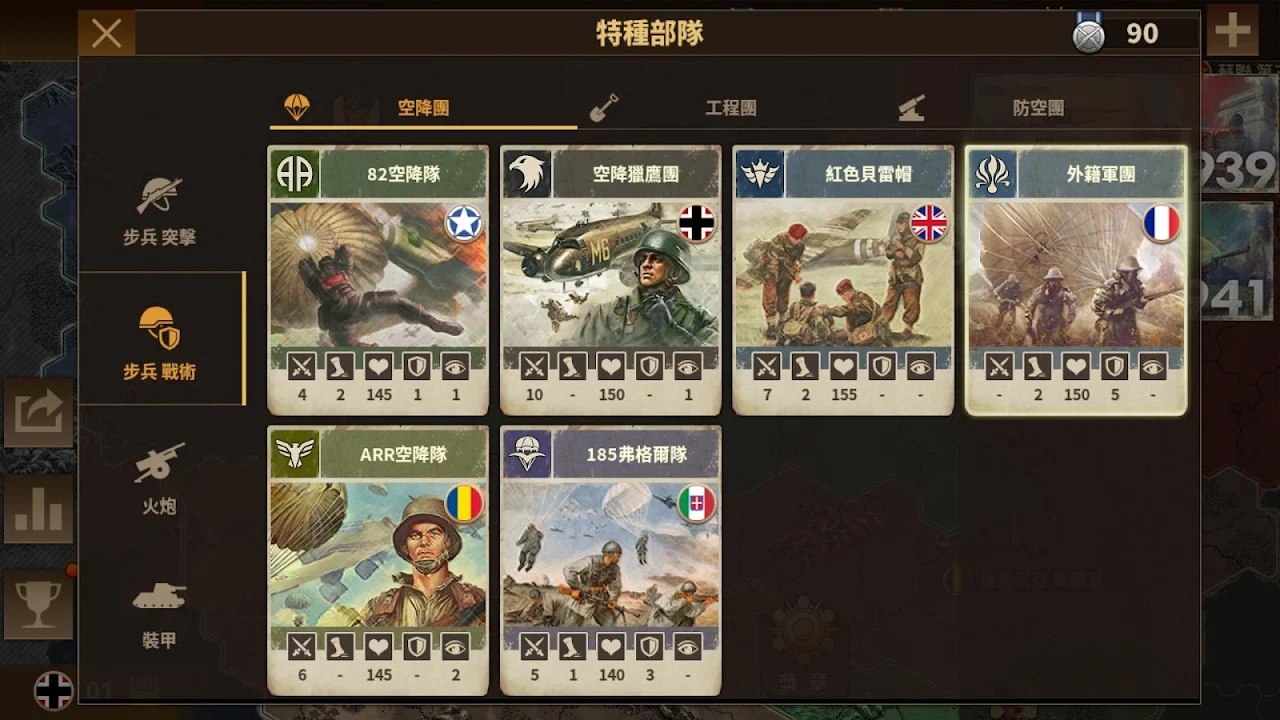1280x720 pixels.
Task: Select the 185弗格爾隊 Italian unit card
Action: 610,560
